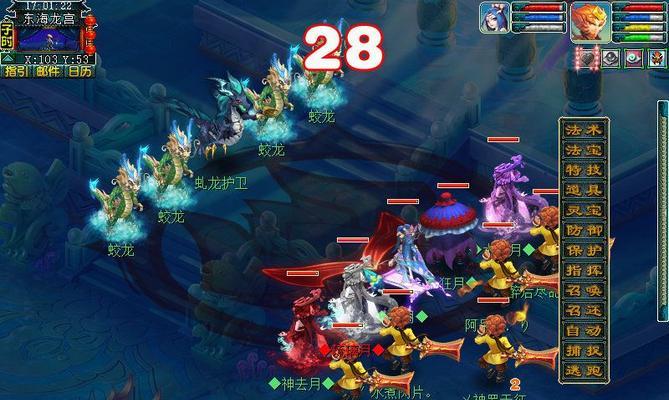Select the 法宝 magic treasure command
The image size is (669, 400).
point(585,150)
